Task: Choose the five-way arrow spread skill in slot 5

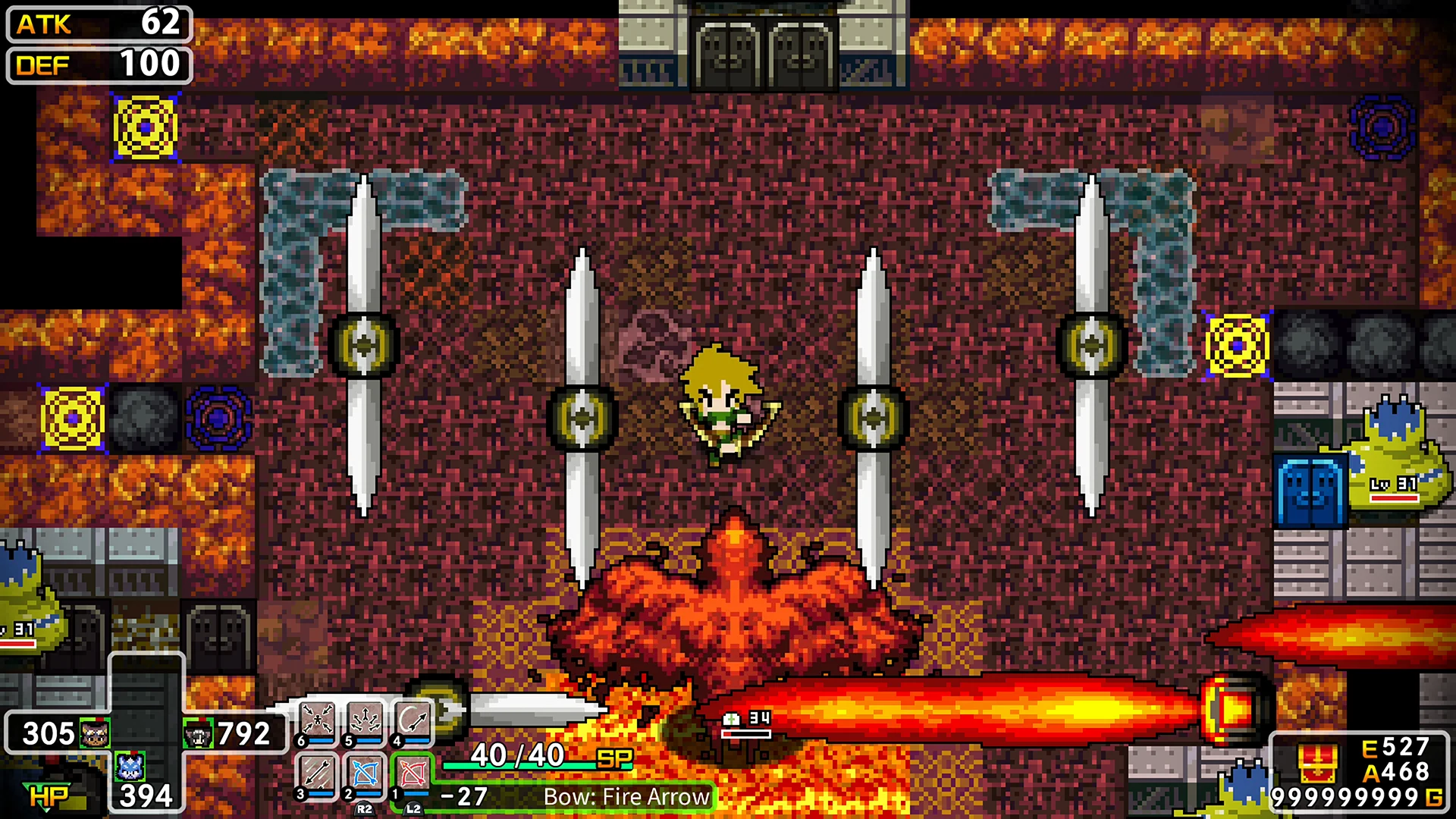Action: (366, 718)
